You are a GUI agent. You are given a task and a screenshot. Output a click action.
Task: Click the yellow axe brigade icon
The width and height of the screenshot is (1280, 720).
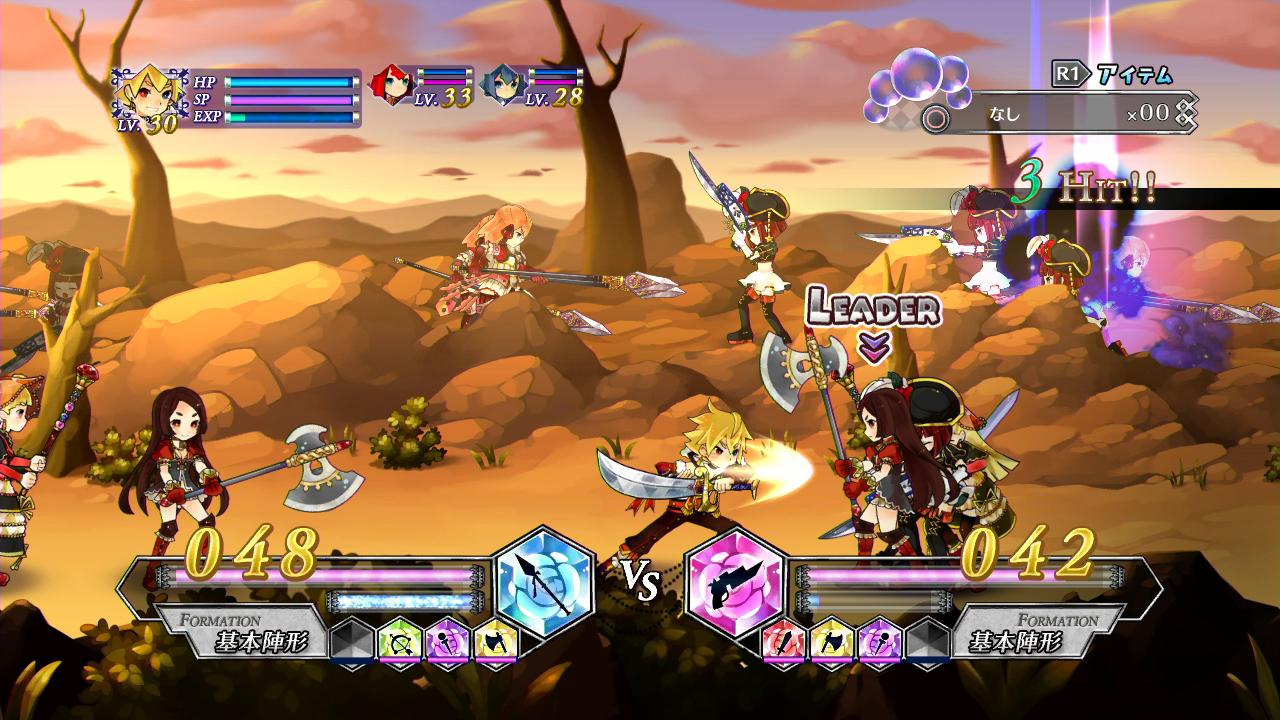tap(495, 640)
